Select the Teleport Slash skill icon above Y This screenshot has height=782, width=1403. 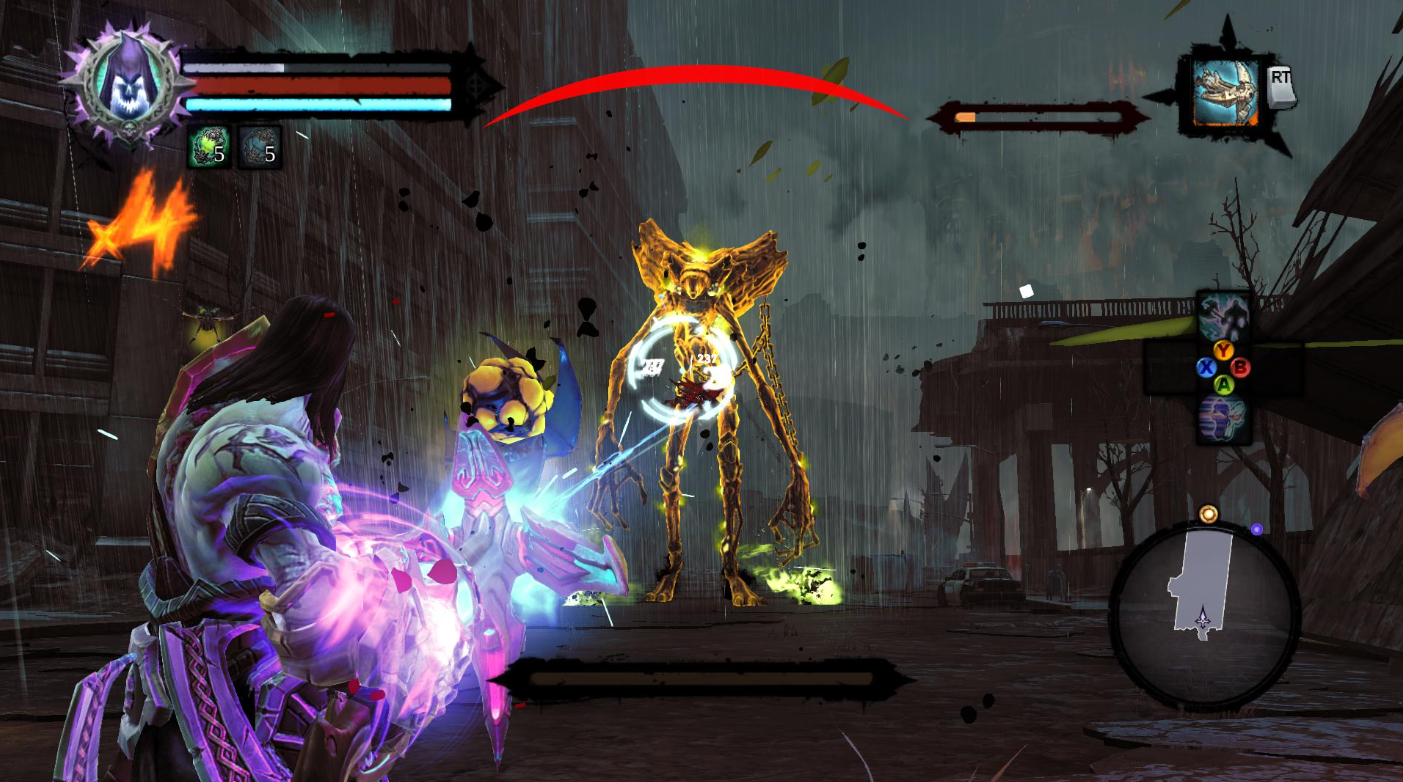pos(1222,313)
